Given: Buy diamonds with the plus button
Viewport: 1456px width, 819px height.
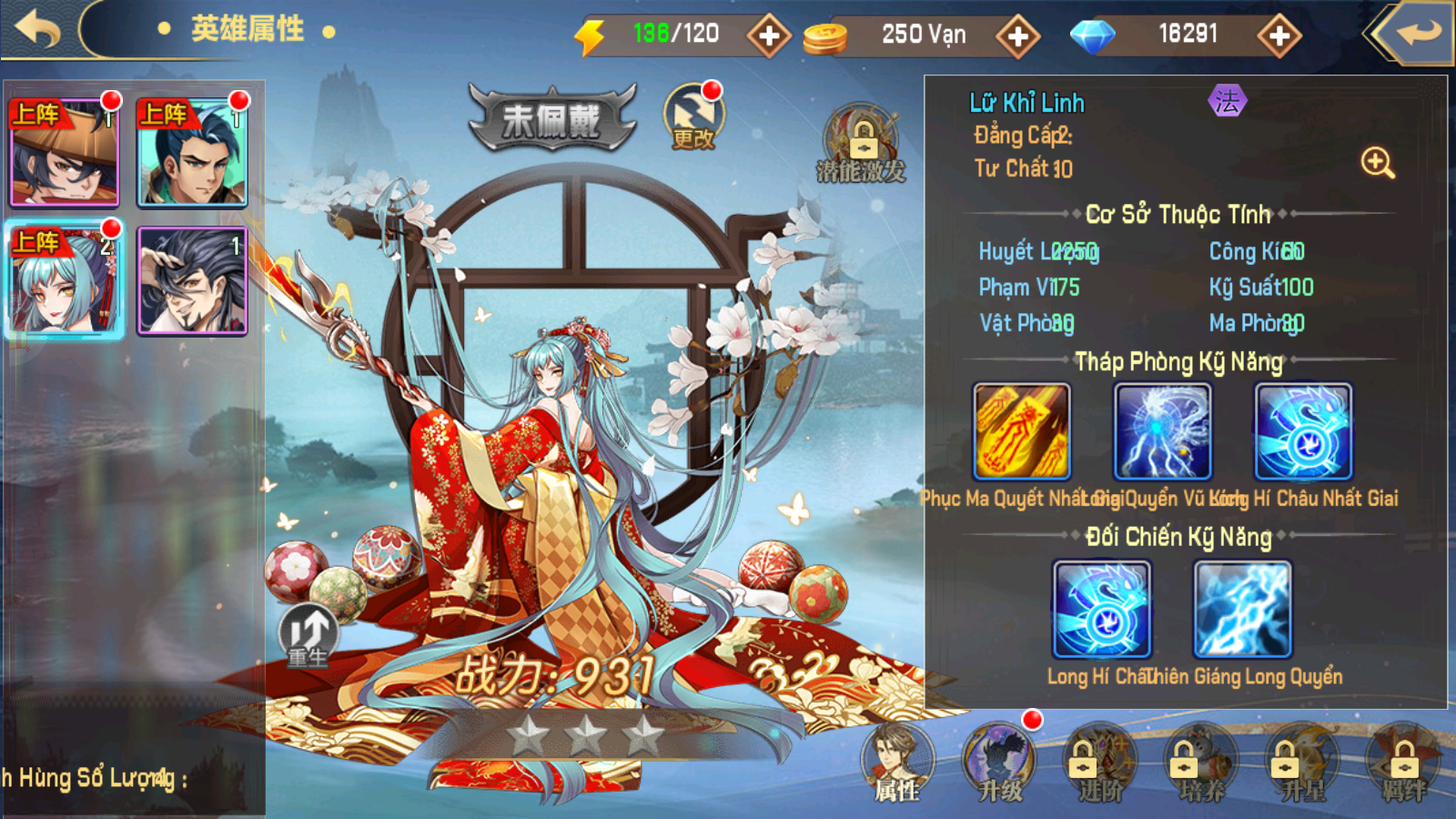Looking at the screenshot, I should pyautogui.click(x=1279, y=35).
